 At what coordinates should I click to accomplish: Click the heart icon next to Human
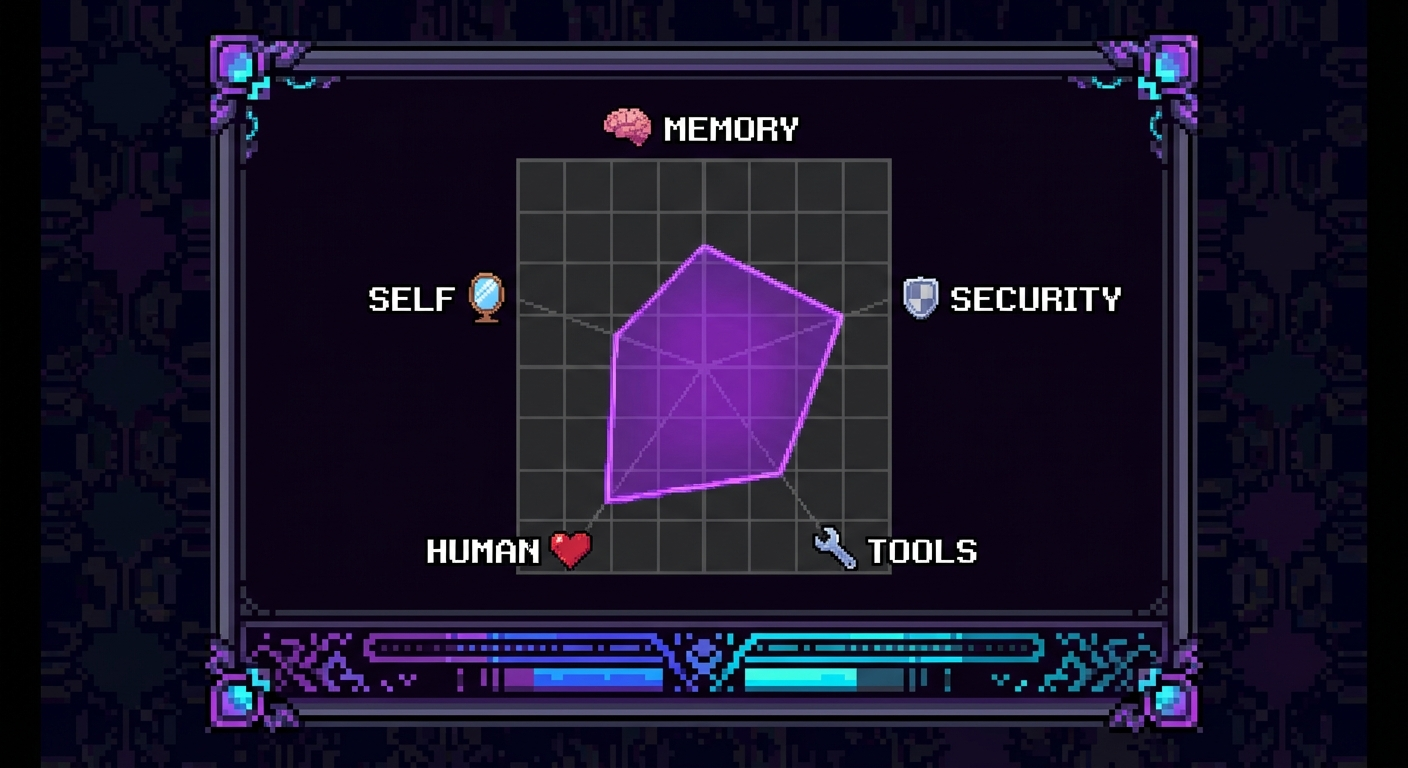568,550
